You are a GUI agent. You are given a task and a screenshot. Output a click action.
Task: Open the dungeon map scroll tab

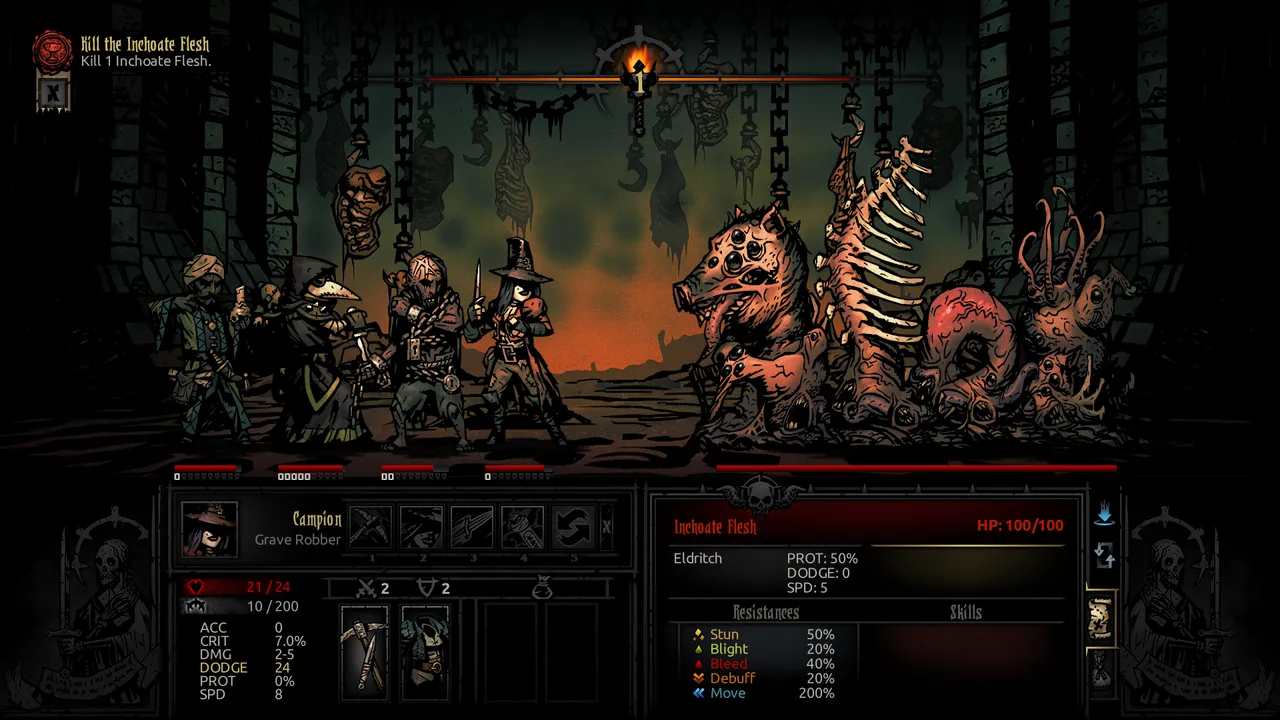(1101, 620)
